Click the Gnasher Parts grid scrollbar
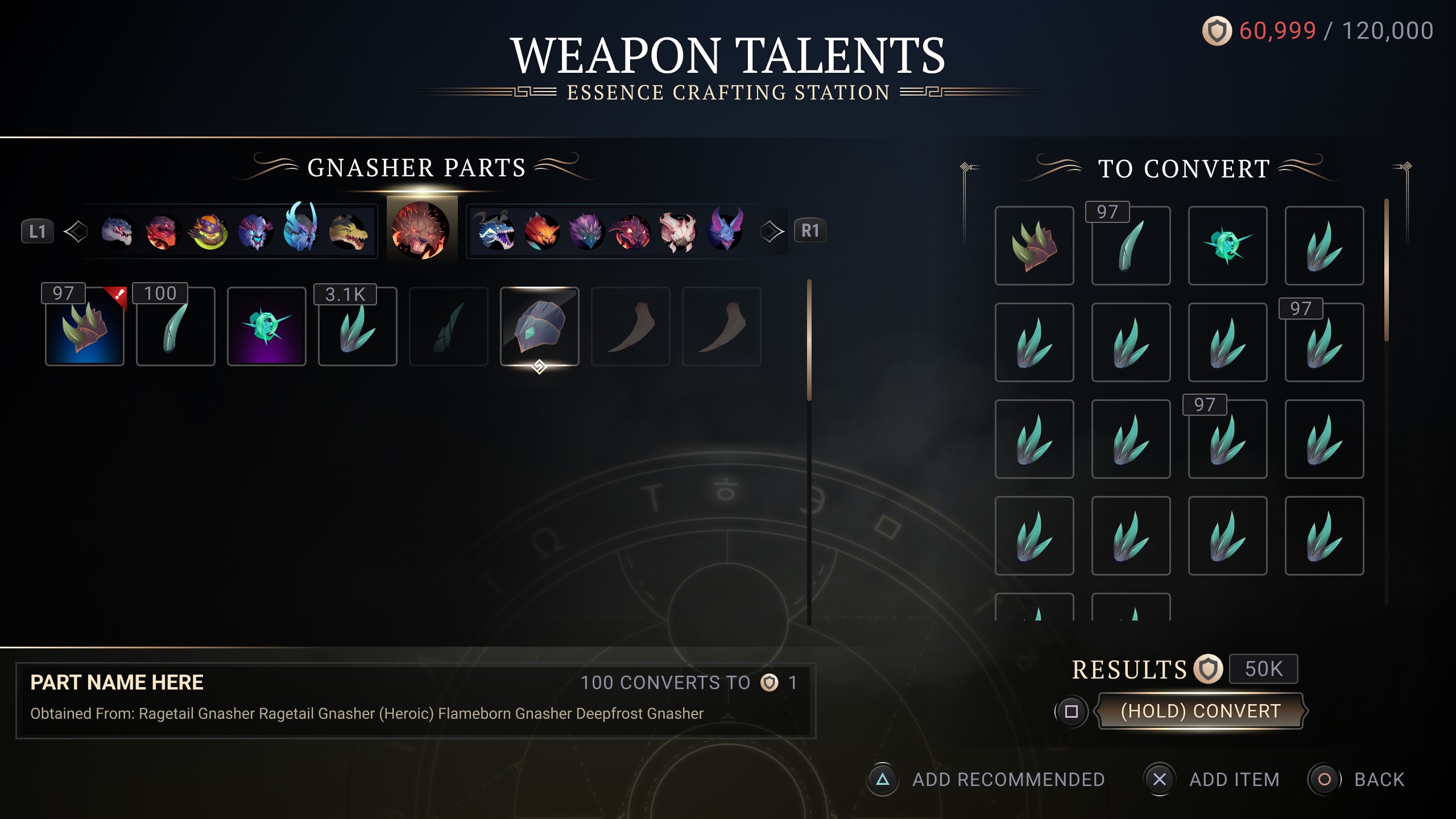The height and width of the screenshot is (819, 1456). (809, 341)
